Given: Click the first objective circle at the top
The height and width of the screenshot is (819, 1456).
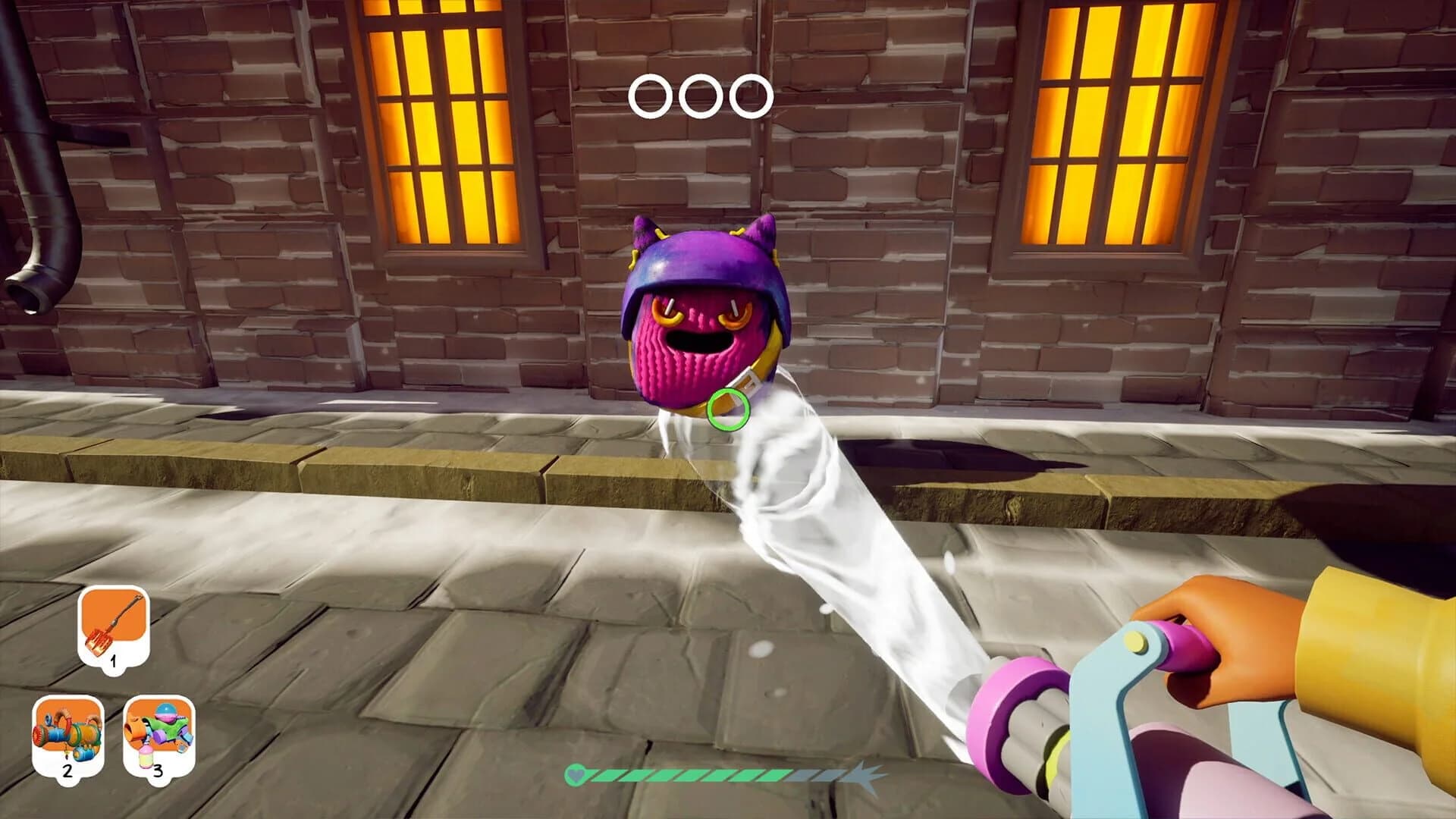Looking at the screenshot, I should [x=649, y=96].
